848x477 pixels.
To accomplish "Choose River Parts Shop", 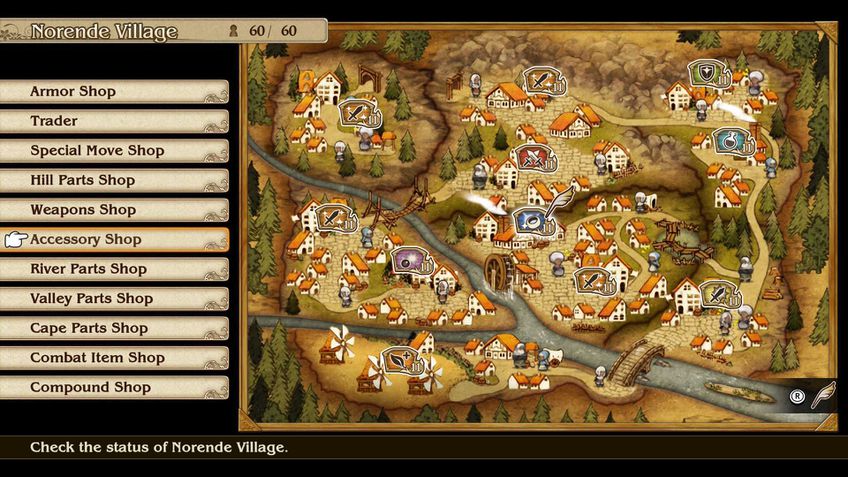I will click(x=114, y=269).
